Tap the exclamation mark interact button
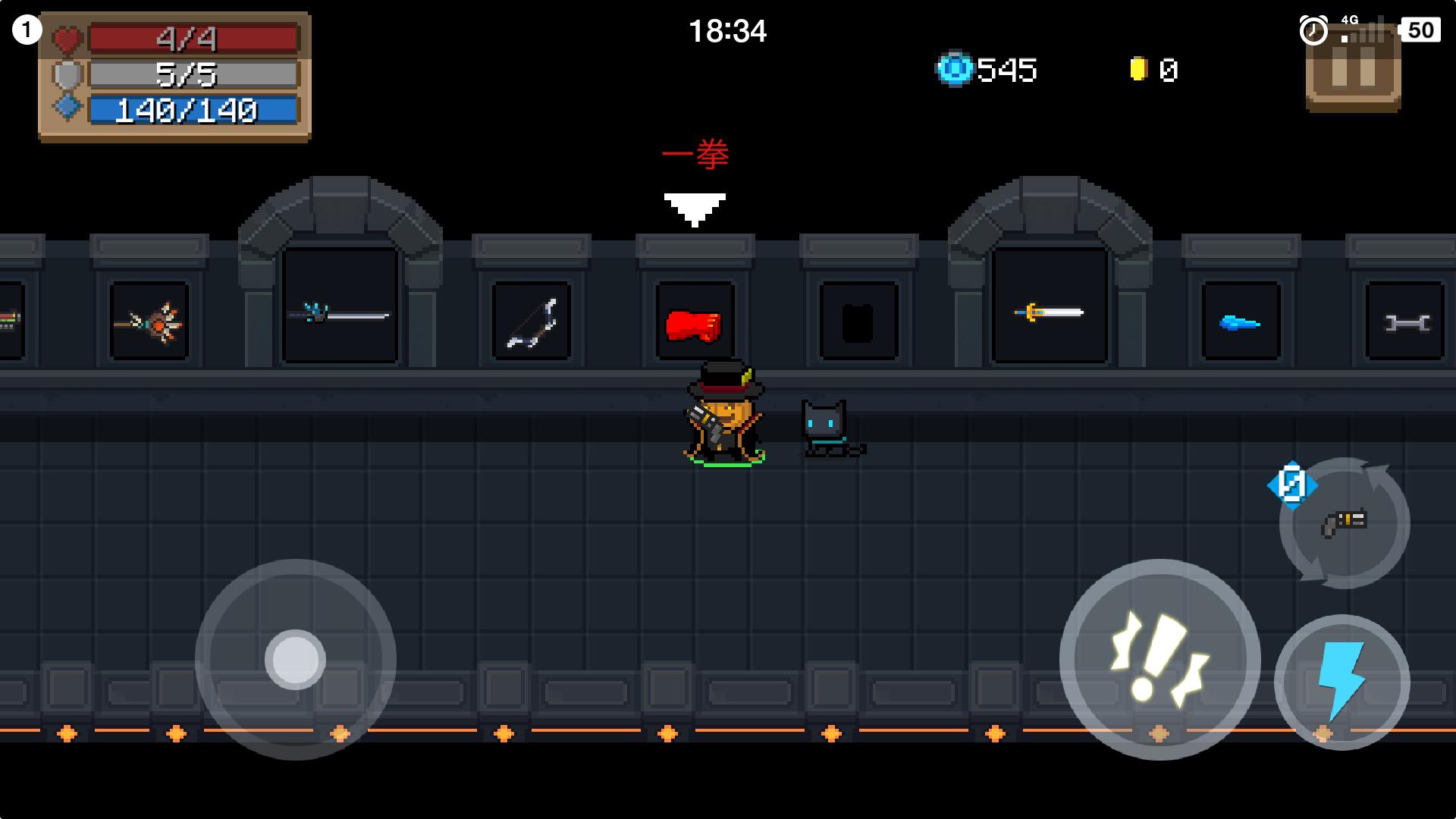This screenshot has width=1456, height=819. [x=1159, y=658]
